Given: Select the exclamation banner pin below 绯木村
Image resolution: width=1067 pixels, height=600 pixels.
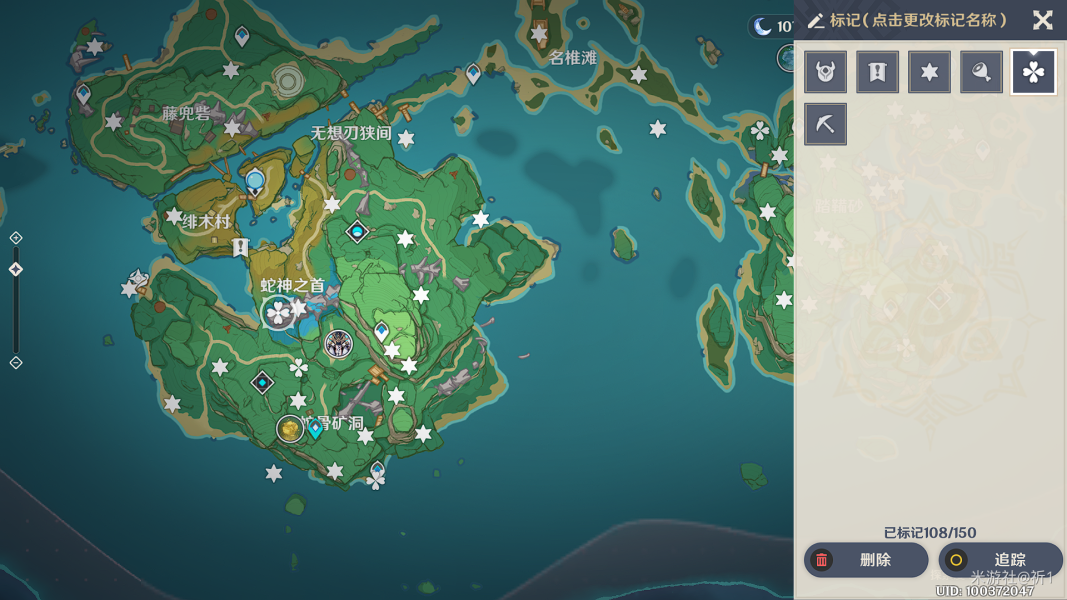Looking at the screenshot, I should point(240,246).
